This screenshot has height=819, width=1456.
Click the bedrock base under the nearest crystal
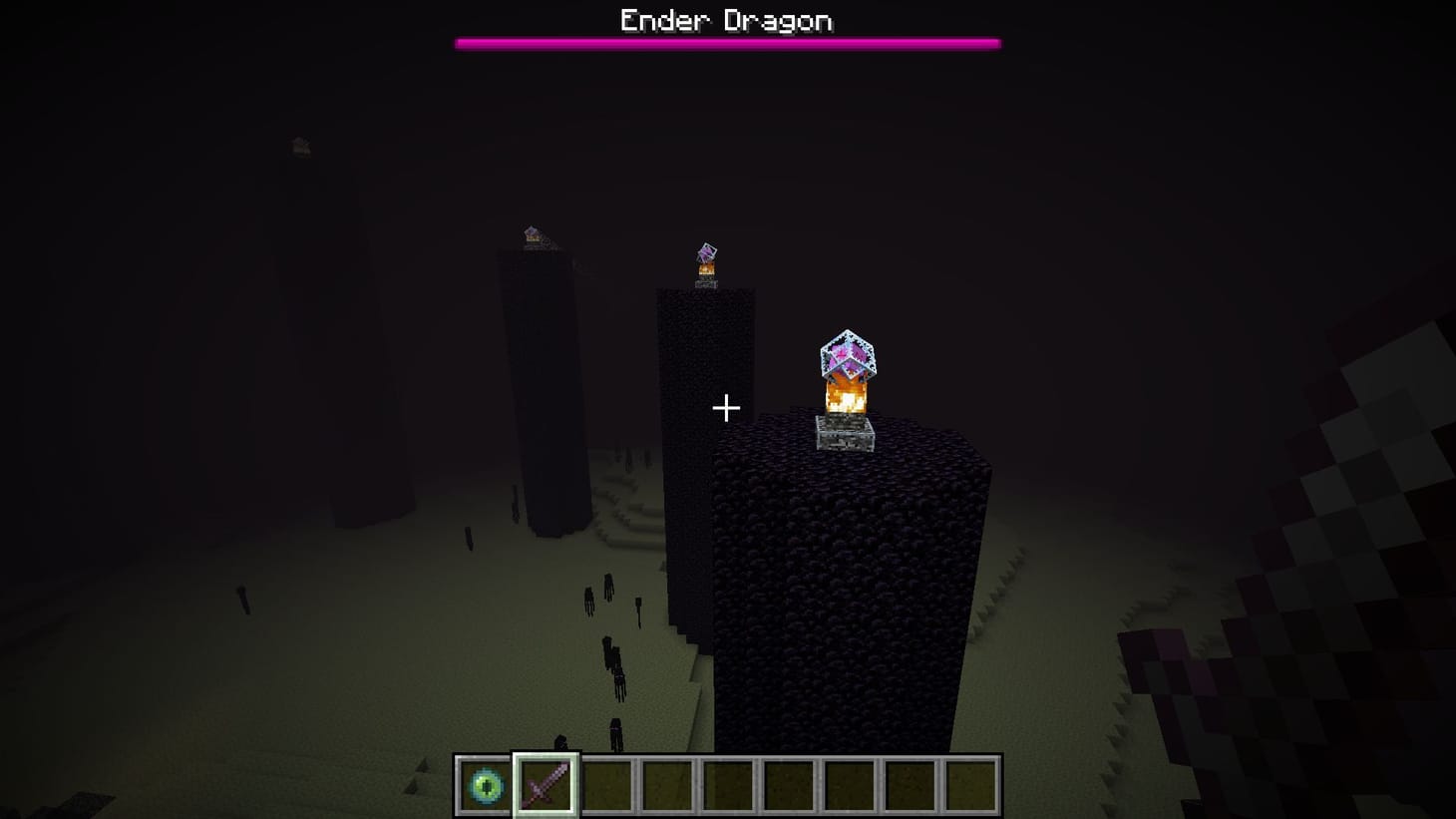[845, 436]
